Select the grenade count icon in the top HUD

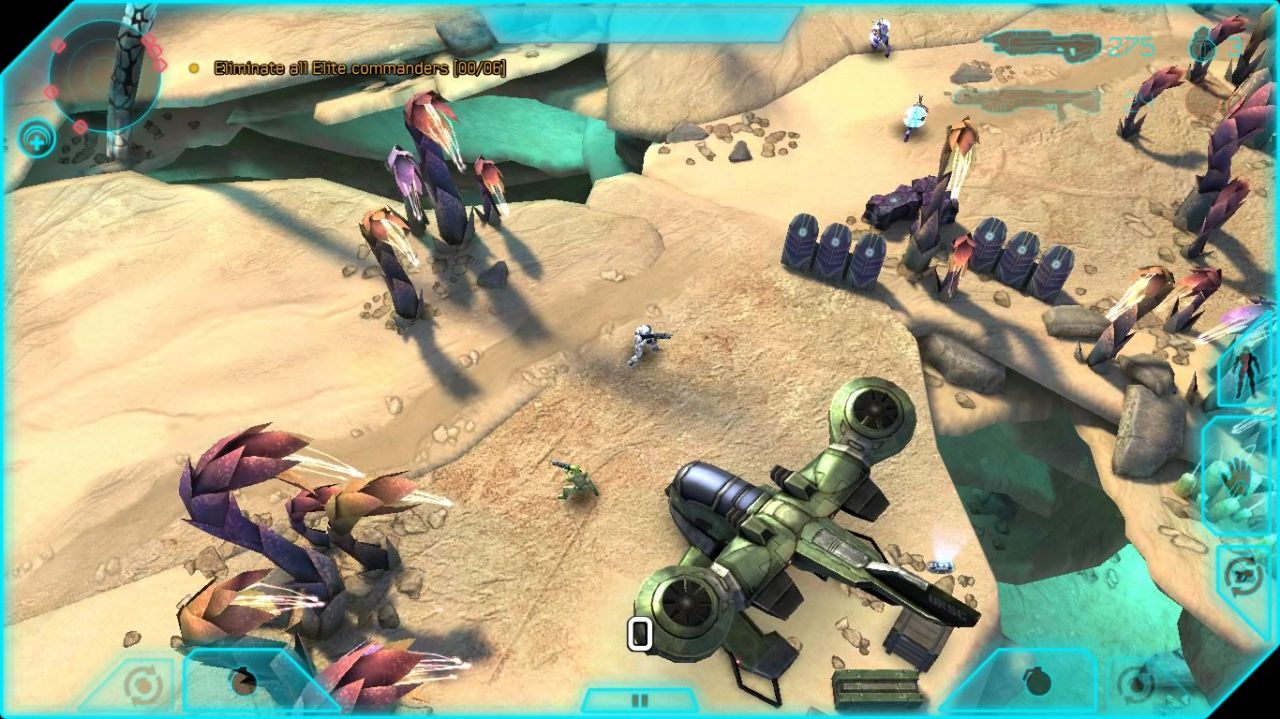(1205, 46)
